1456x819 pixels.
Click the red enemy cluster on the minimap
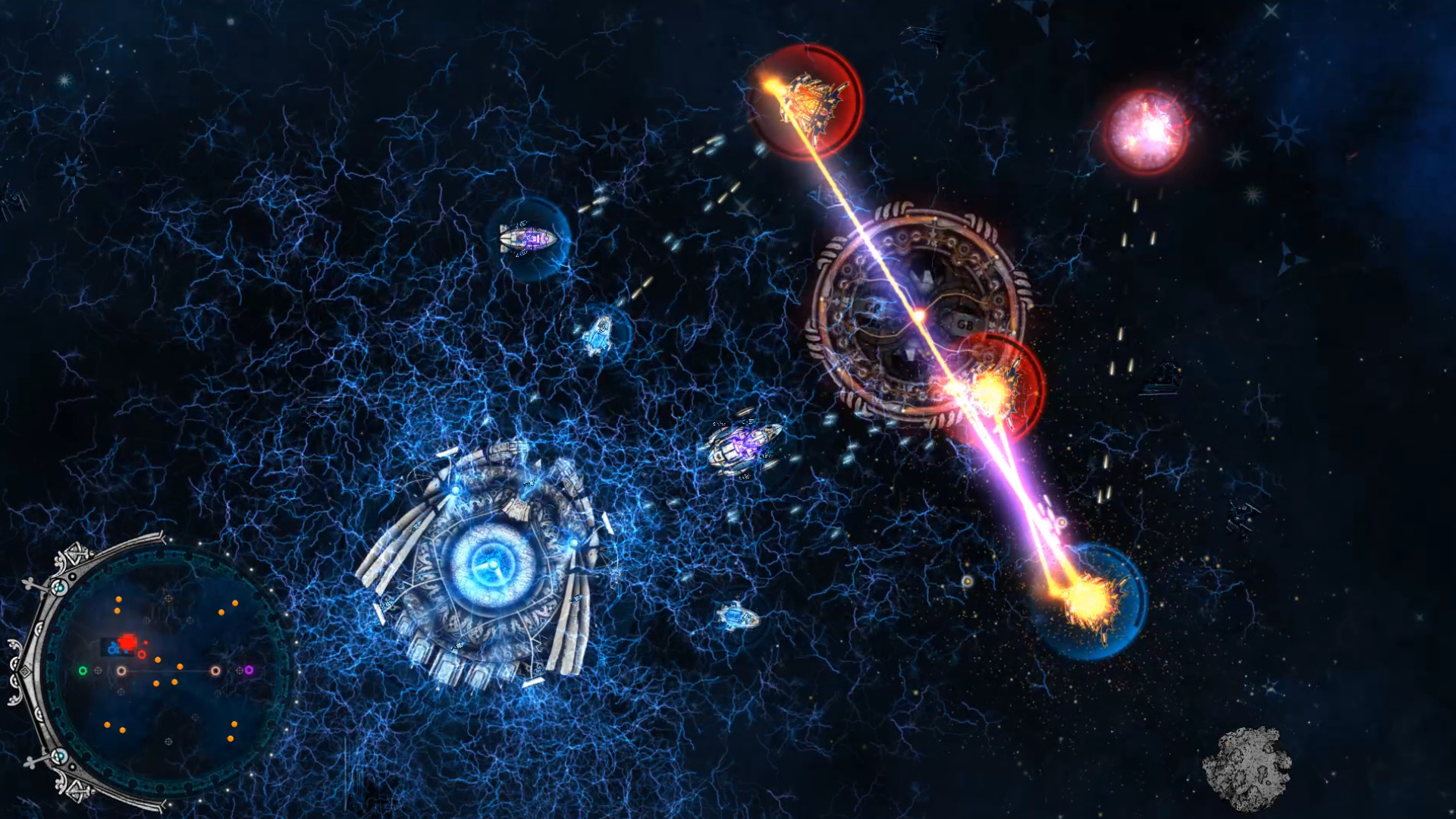[127, 643]
